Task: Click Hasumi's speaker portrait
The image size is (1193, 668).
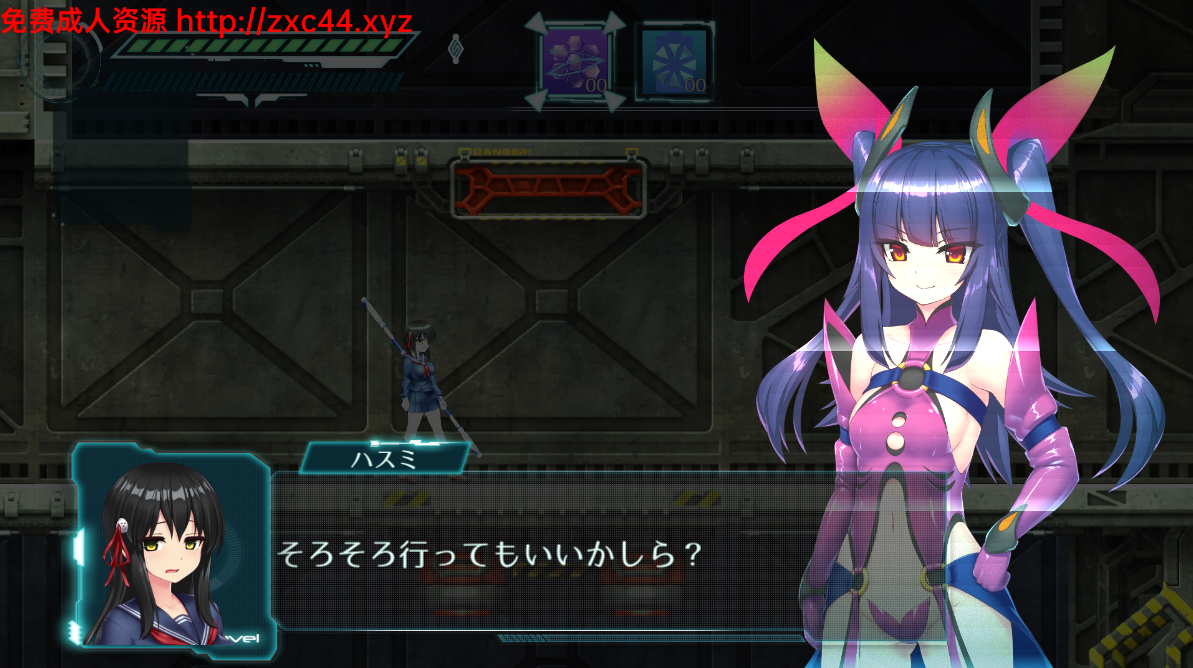Action: [169, 548]
